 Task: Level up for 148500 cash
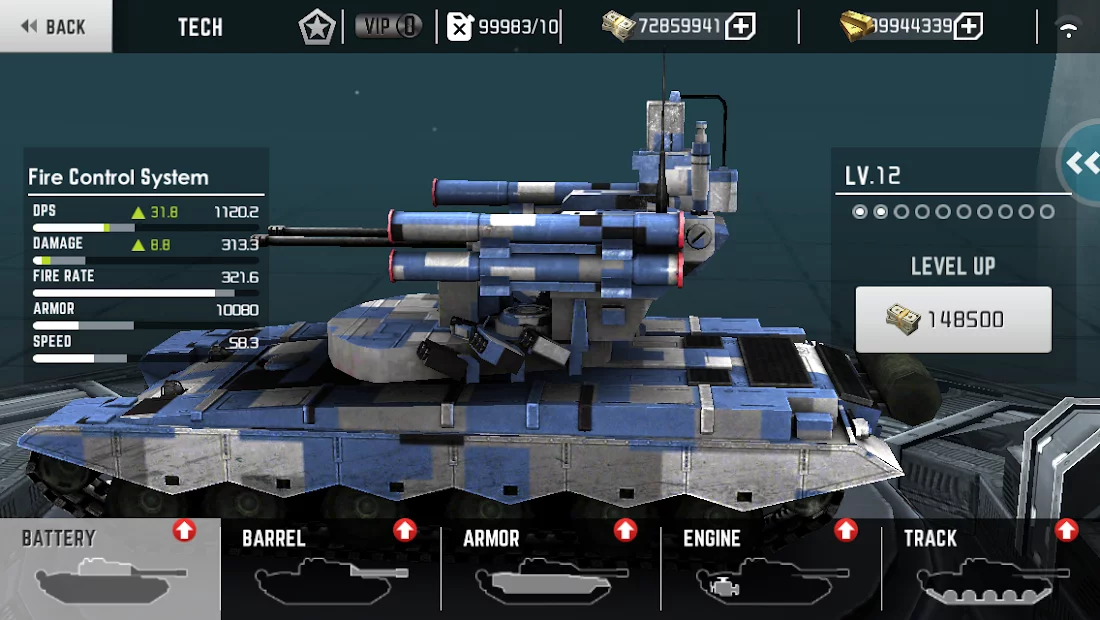(953, 320)
